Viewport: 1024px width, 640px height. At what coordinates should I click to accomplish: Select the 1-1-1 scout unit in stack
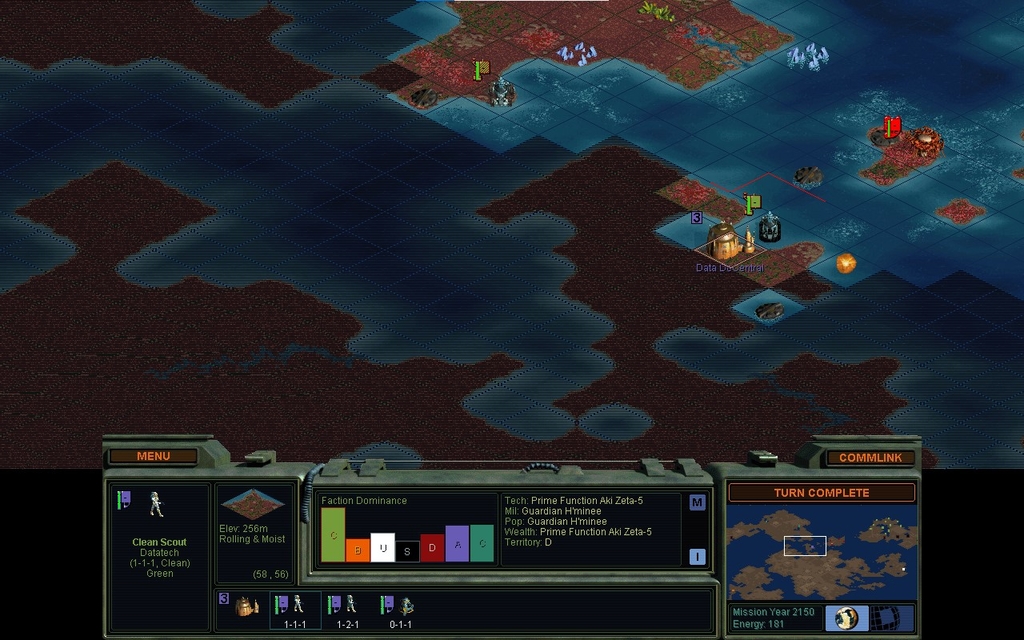pyautogui.click(x=294, y=609)
